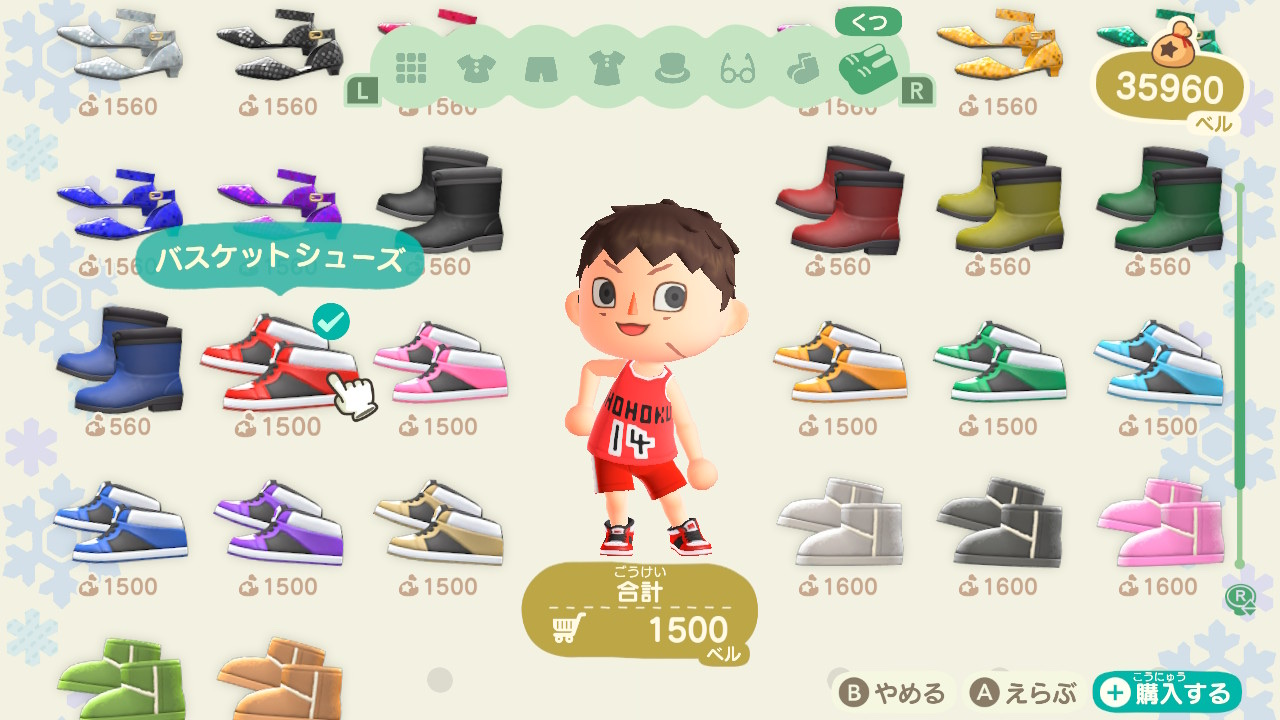
Task: Select the blue basketball shoes
Action: [120, 520]
